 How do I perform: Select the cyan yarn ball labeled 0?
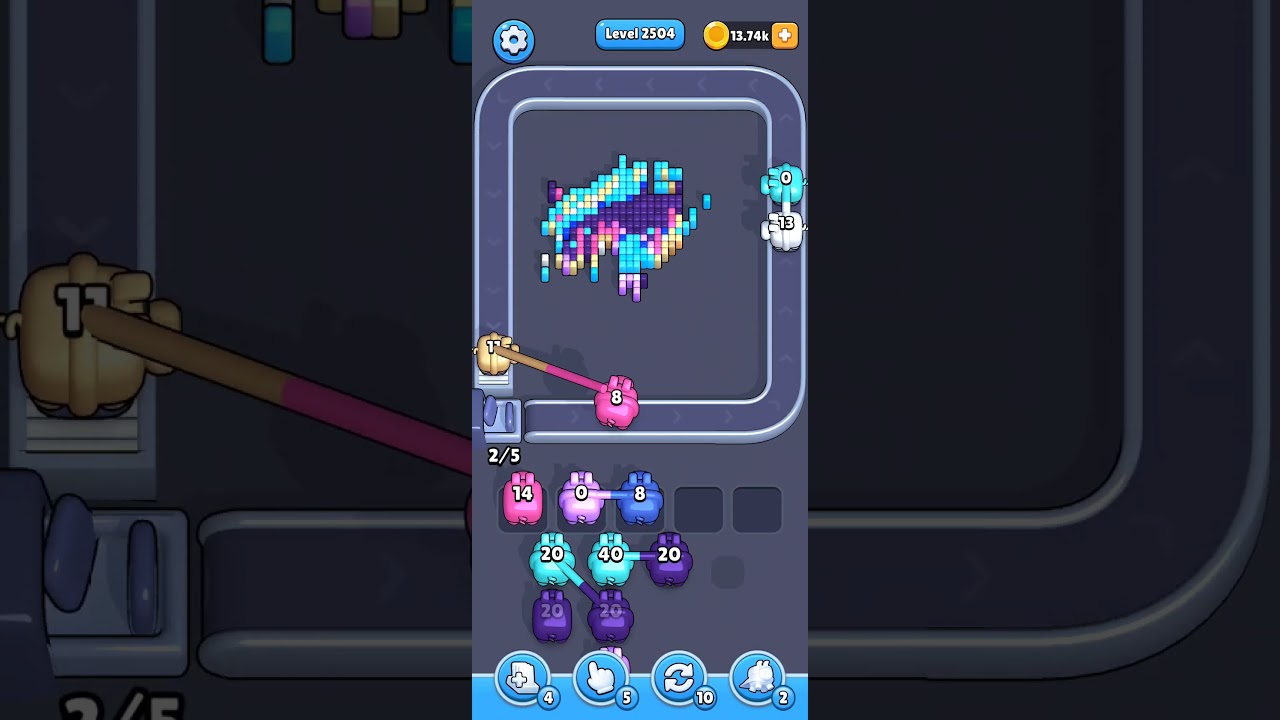pos(784,182)
